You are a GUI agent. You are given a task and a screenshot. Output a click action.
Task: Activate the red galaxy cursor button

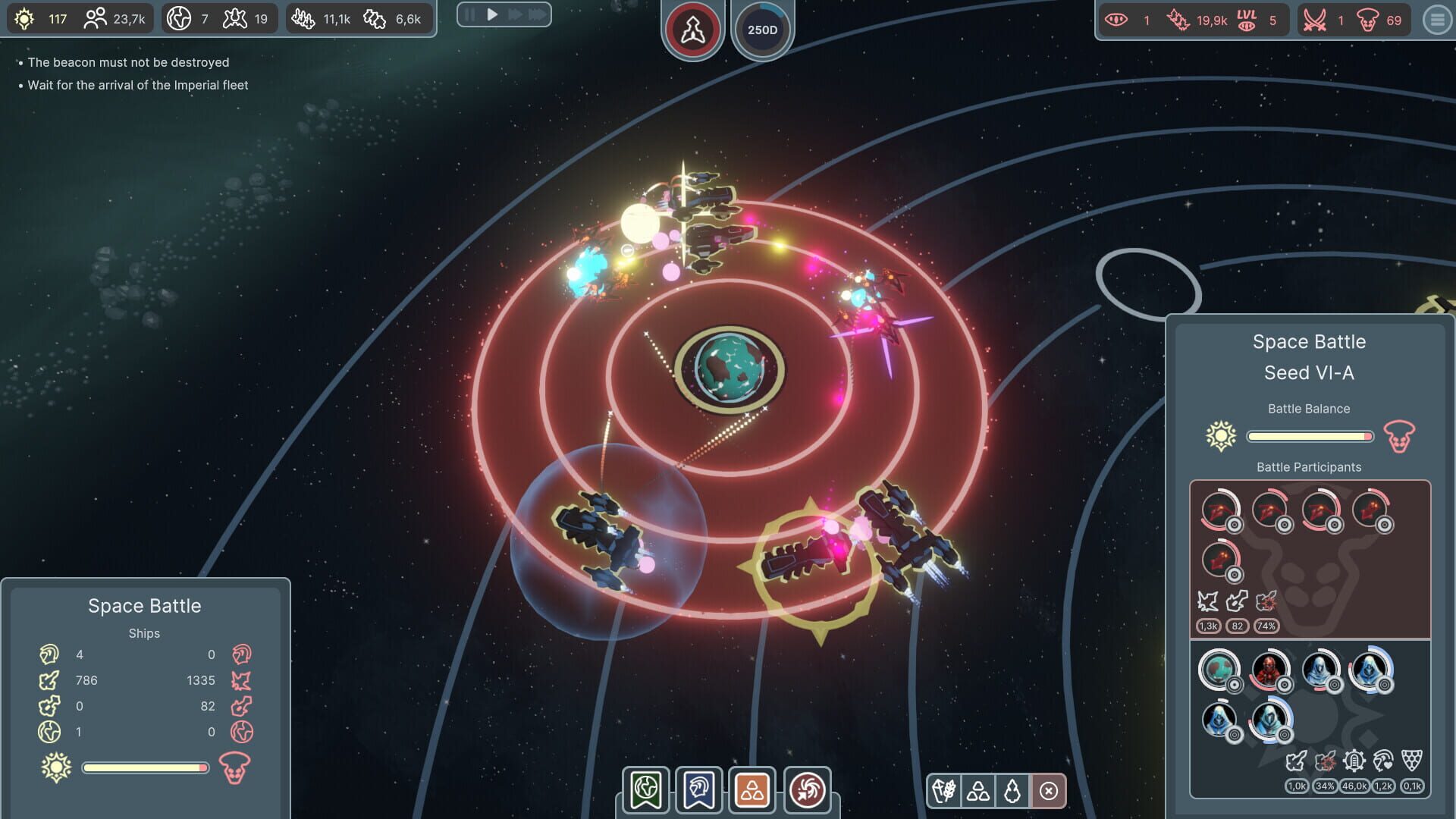coord(807,790)
